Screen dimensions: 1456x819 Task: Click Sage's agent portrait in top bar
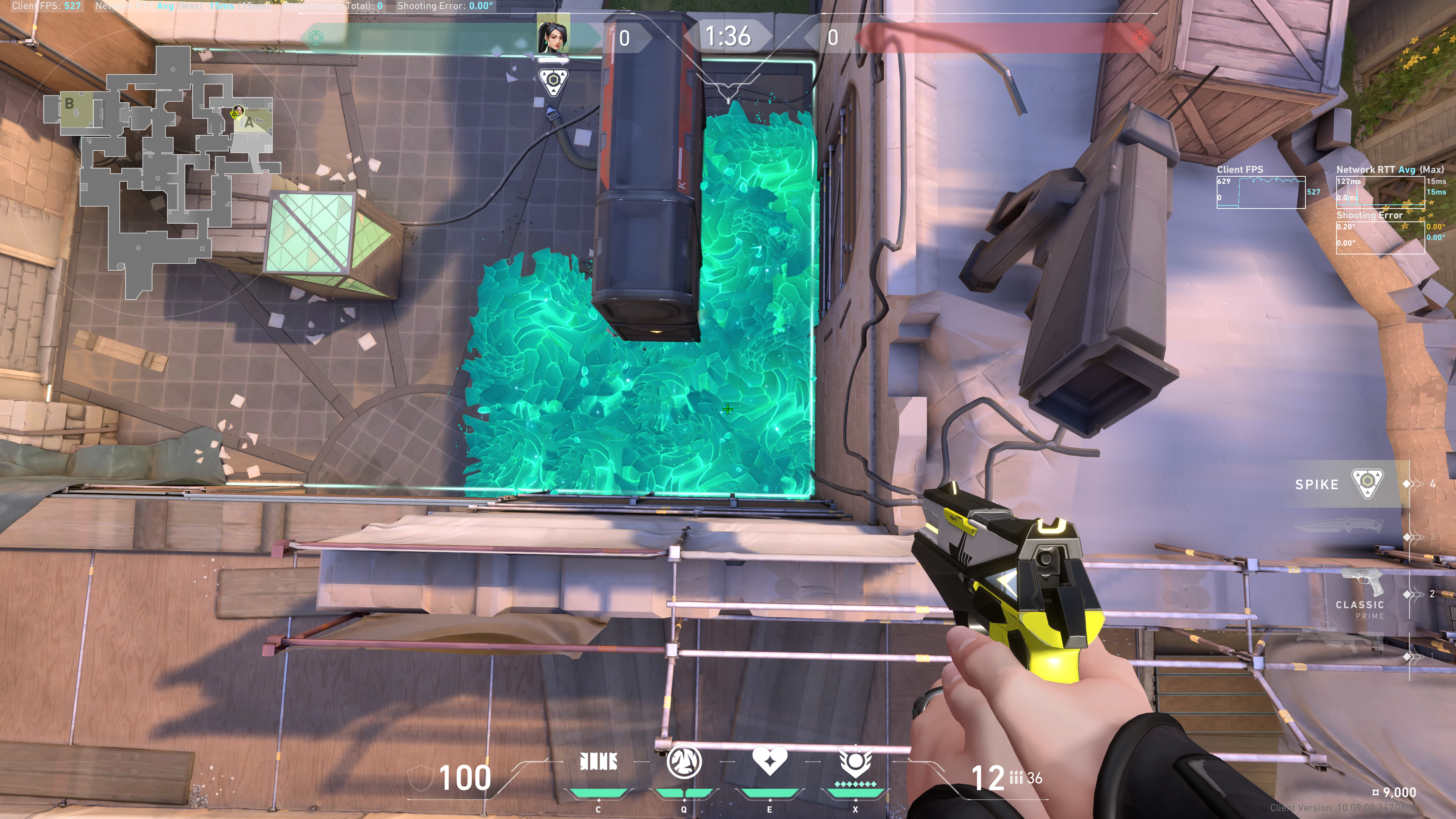[553, 35]
